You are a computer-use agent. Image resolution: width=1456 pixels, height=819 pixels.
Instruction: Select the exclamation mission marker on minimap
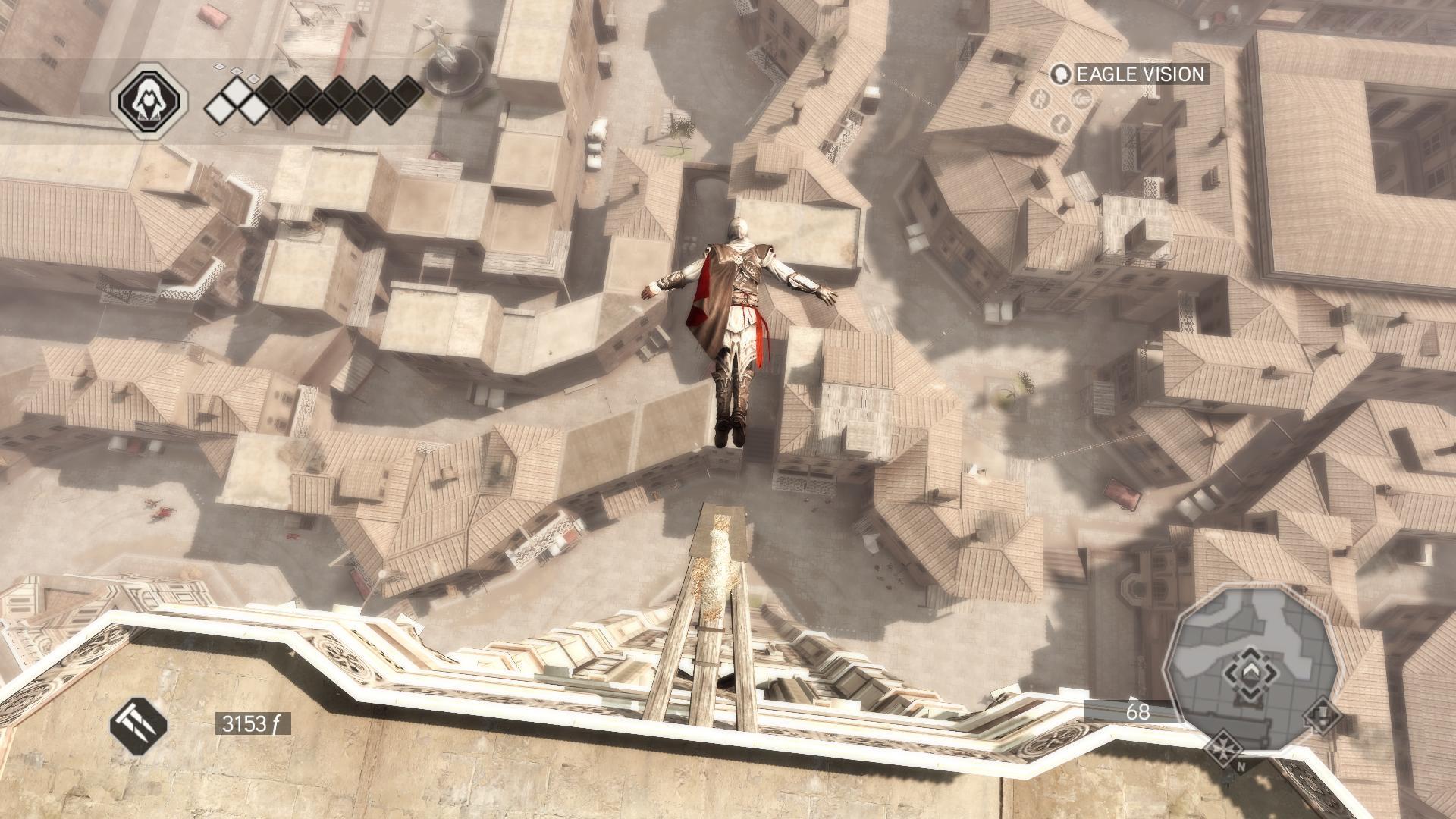[x=1322, y=715]
